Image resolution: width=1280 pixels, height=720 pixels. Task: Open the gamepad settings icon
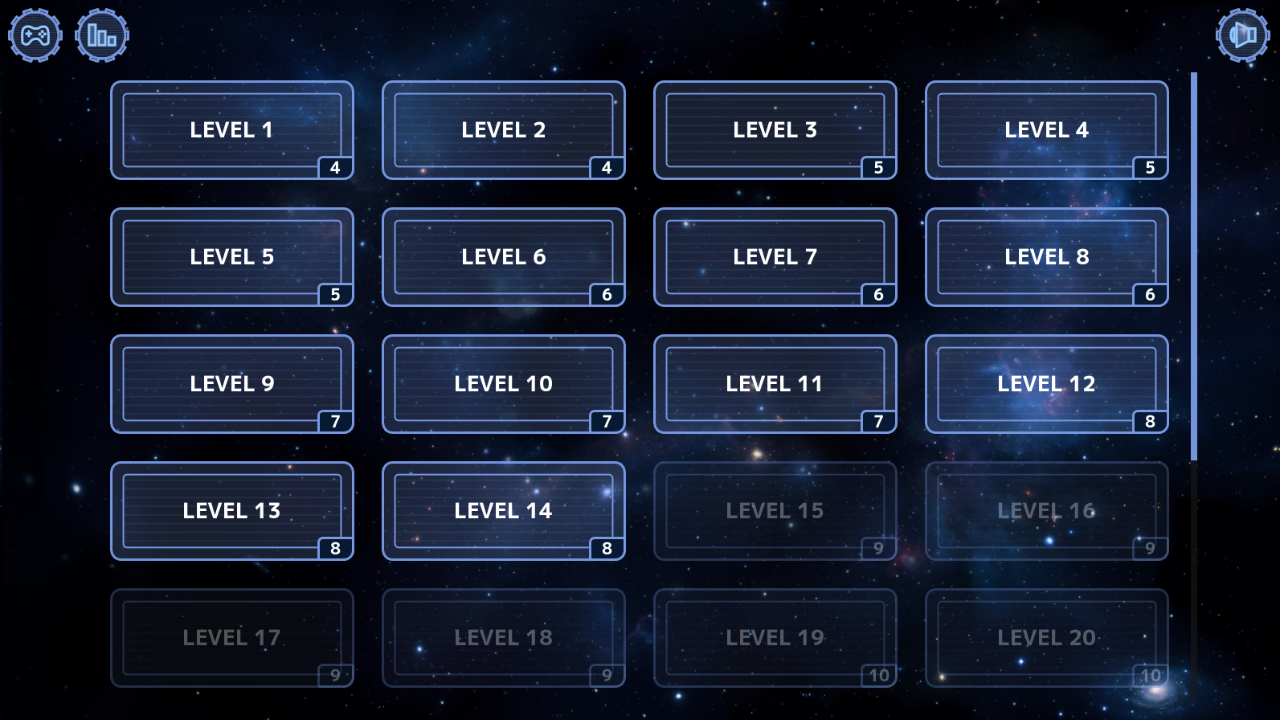pos(35,35)
